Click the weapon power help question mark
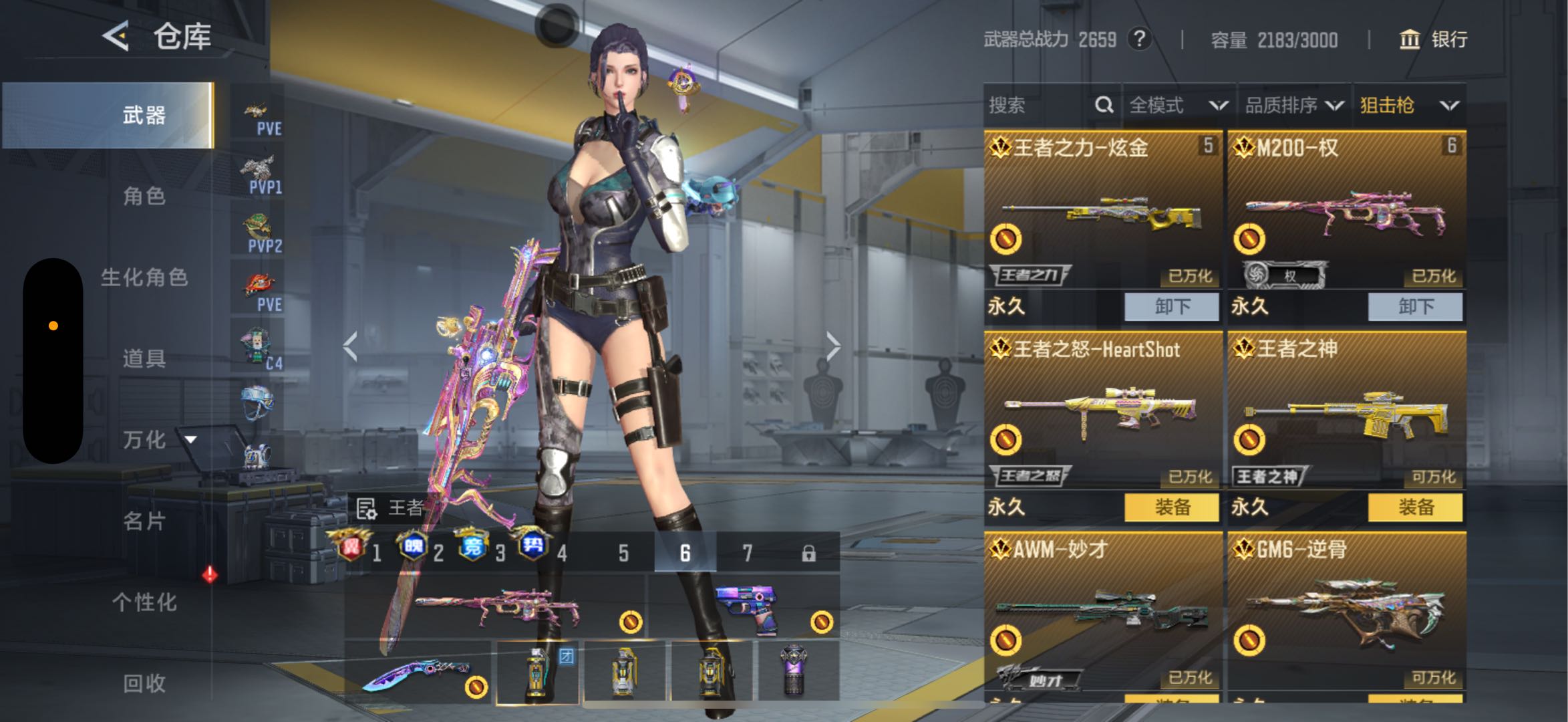 [1140, 39]
